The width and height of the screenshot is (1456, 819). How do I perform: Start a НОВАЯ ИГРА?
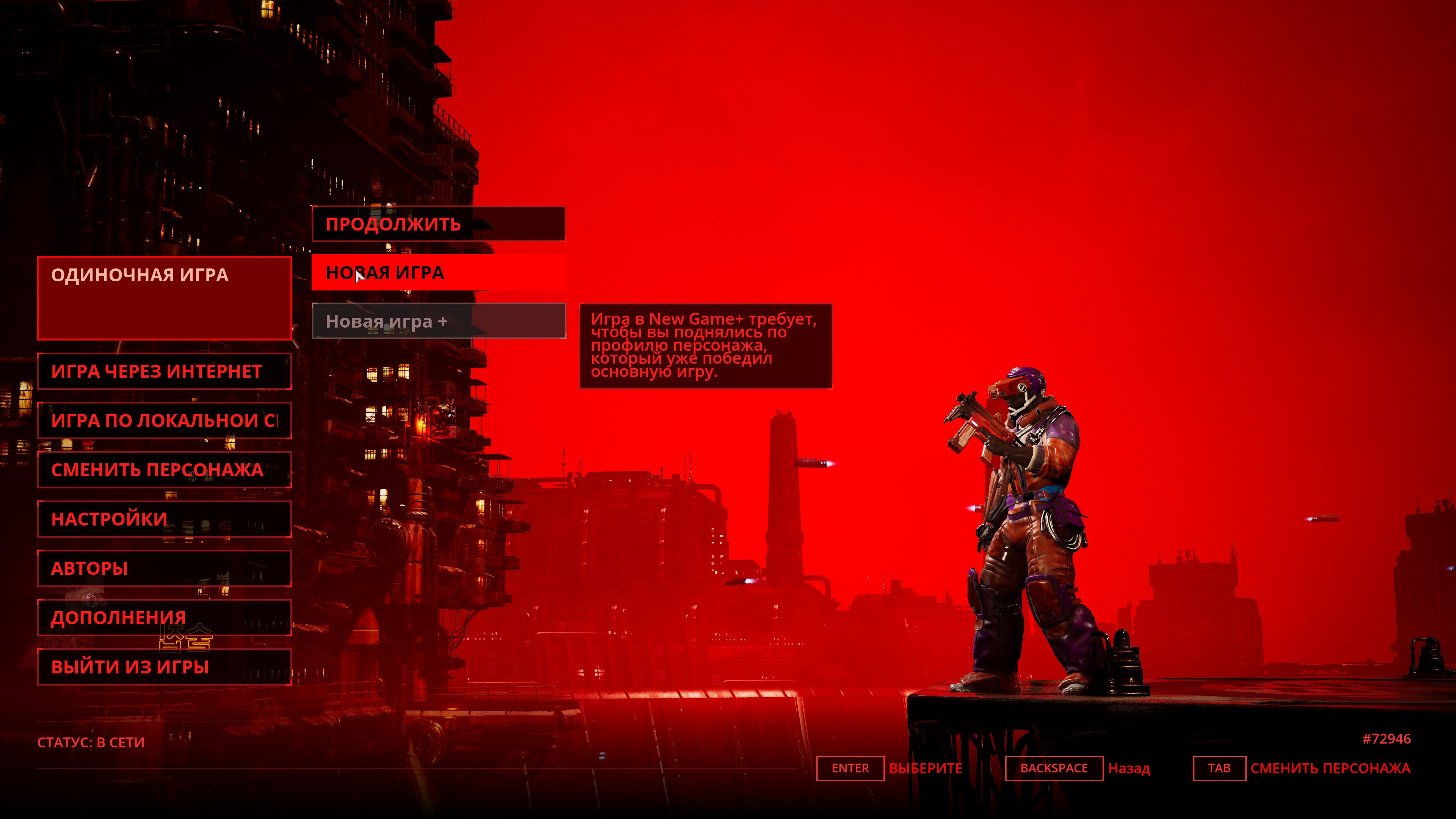pos(438,273)
